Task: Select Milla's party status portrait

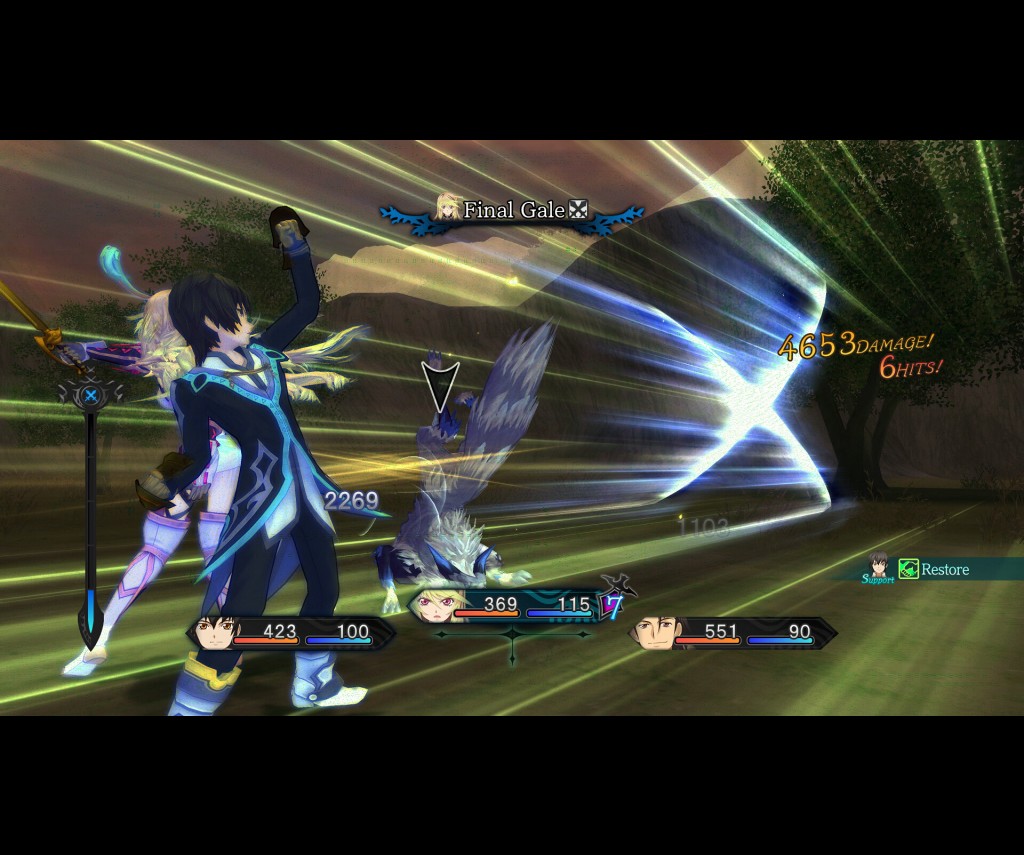Action: (436, 604)
